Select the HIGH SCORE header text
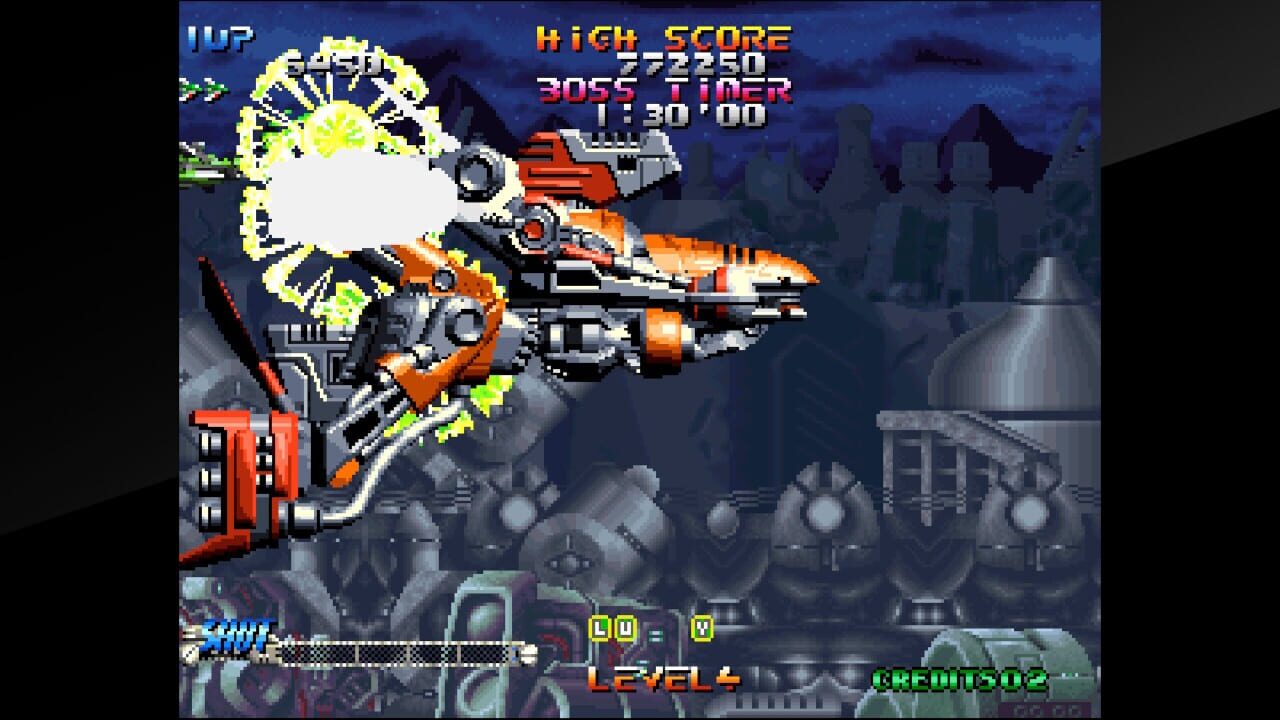The width and height of the screenshot is (1280, 720). click(662, 38)
